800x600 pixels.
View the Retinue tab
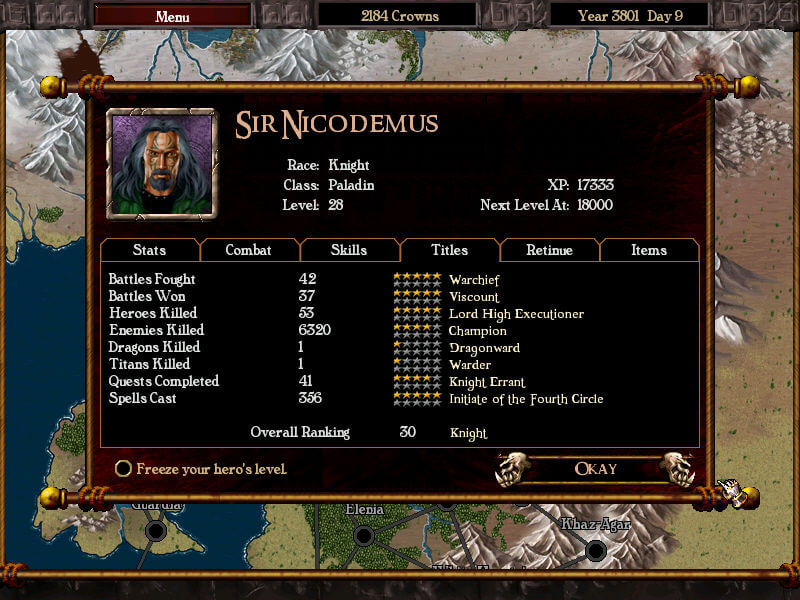coord(549,250)
